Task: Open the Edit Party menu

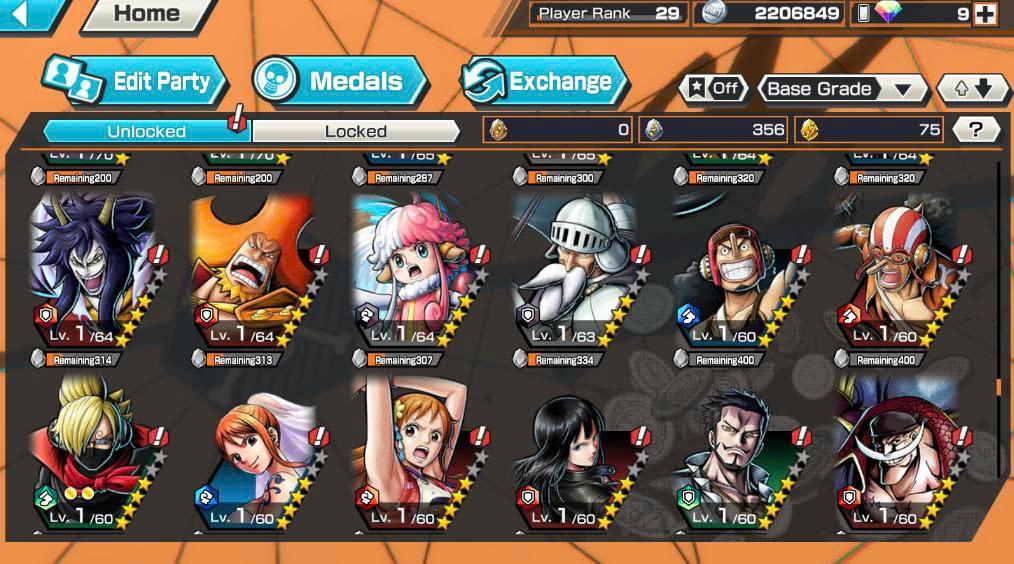Action: click(x=136, y=82)
